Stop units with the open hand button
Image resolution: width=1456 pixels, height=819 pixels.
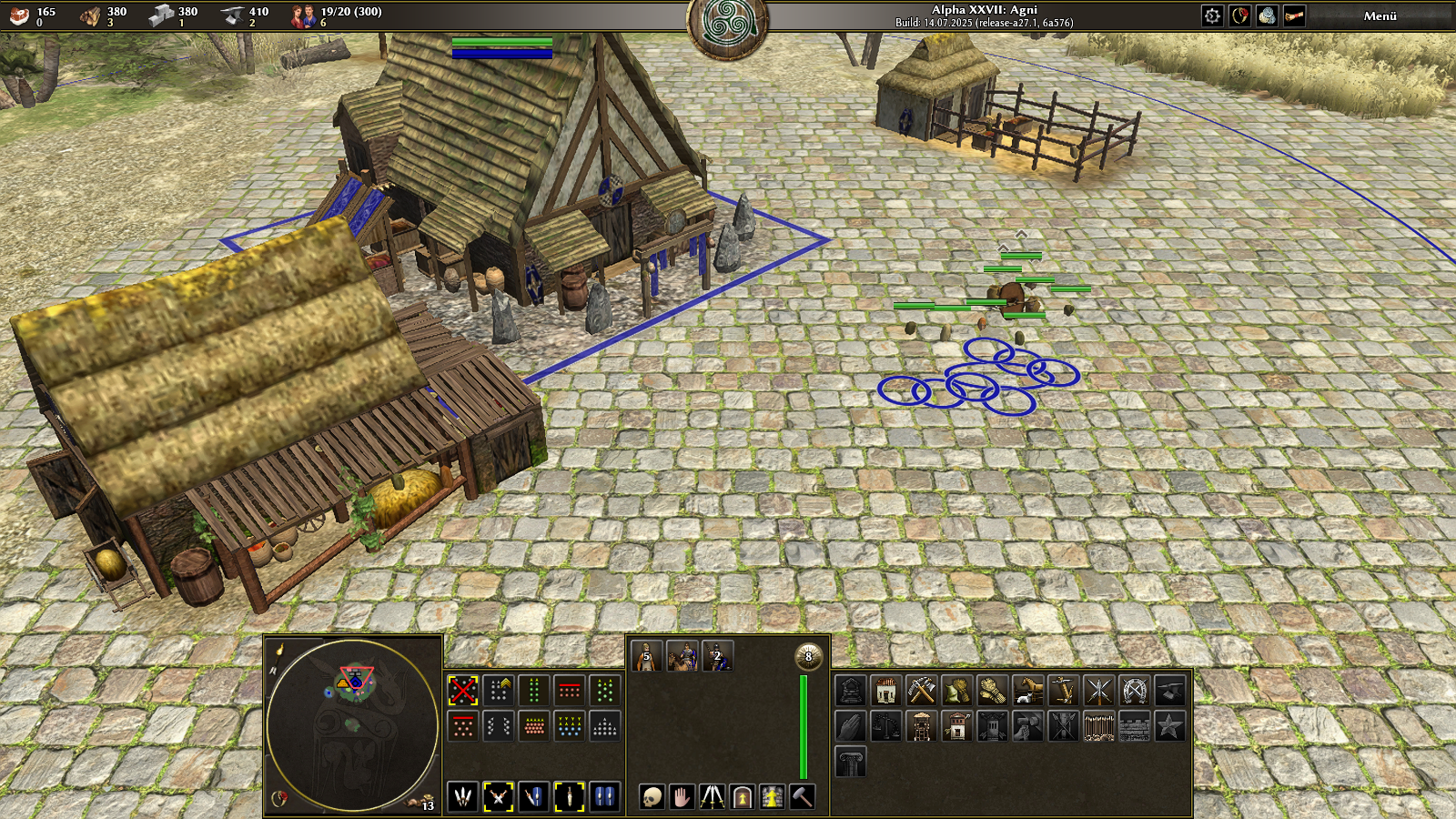click(682, 797)
